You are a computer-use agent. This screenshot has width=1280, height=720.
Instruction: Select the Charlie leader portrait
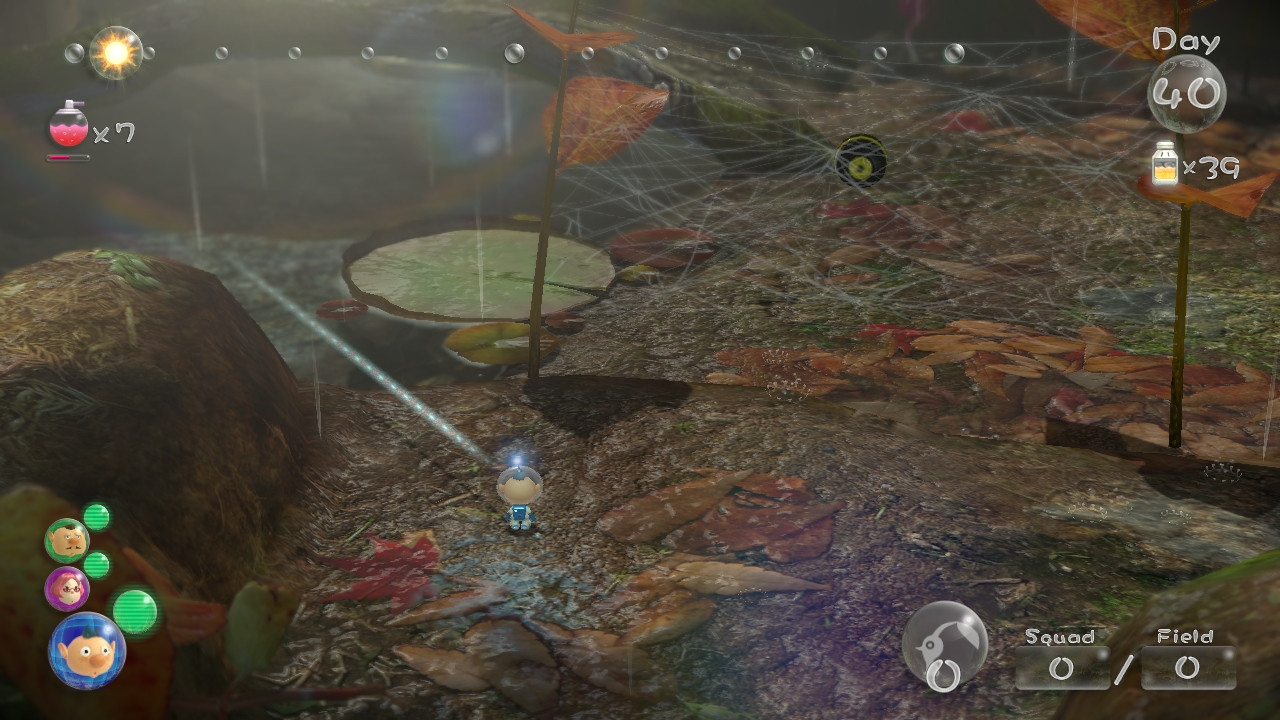tap(67, 540)
